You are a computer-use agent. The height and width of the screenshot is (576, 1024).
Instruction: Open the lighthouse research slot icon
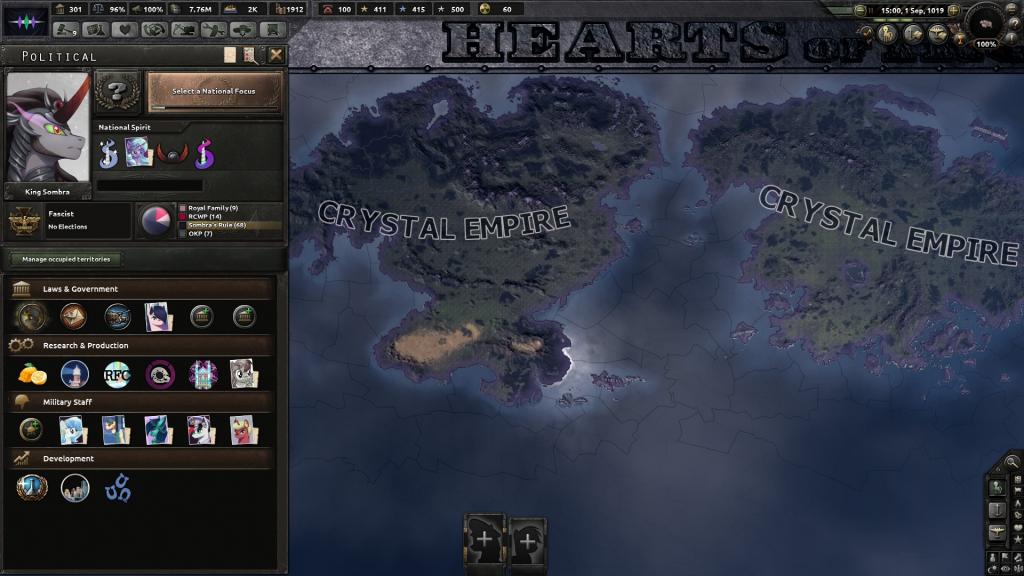coord(75,374)
